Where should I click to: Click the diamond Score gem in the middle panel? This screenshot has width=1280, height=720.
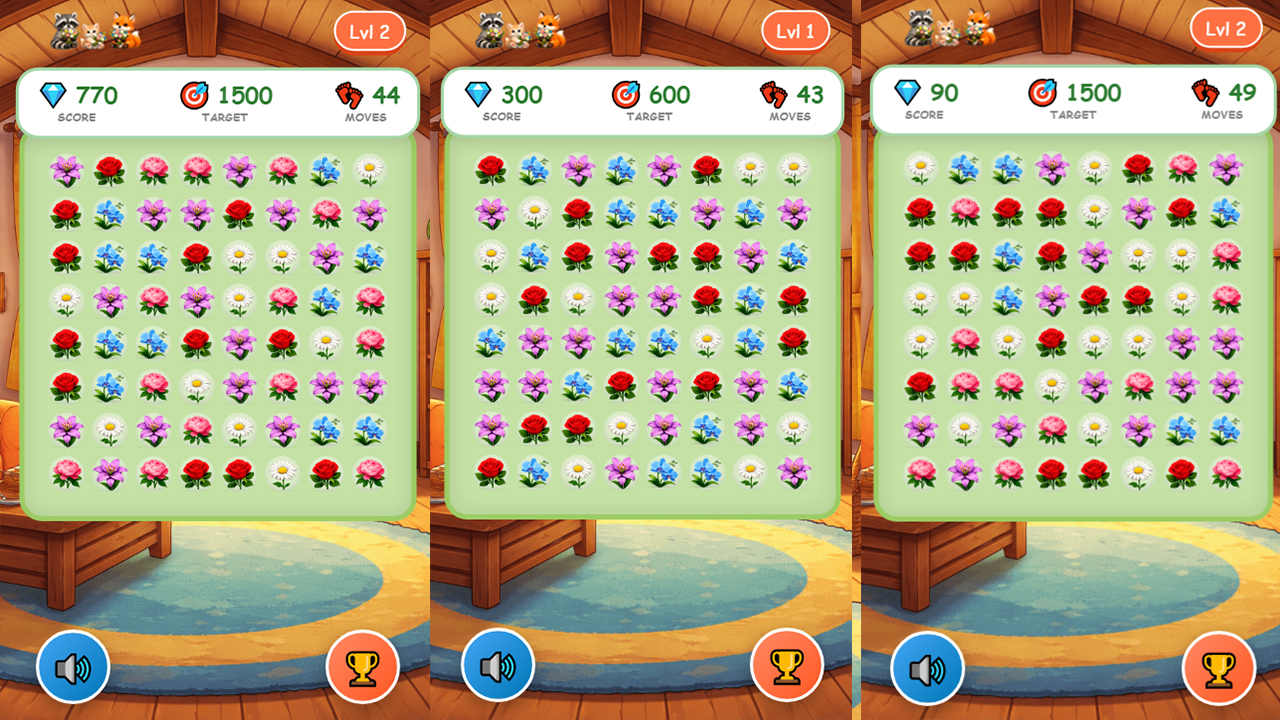click(x=477, y=95)
